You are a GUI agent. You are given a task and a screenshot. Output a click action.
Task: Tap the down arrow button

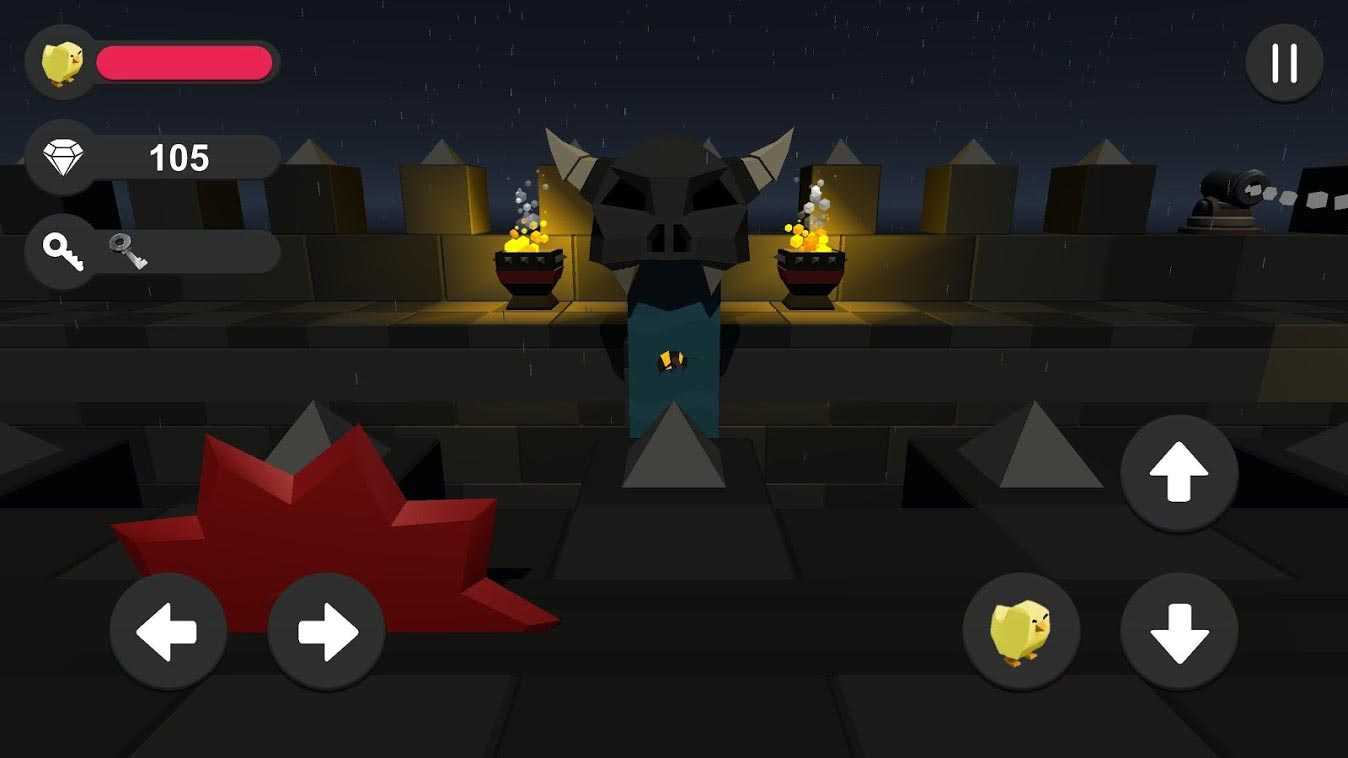(1179, 632)
